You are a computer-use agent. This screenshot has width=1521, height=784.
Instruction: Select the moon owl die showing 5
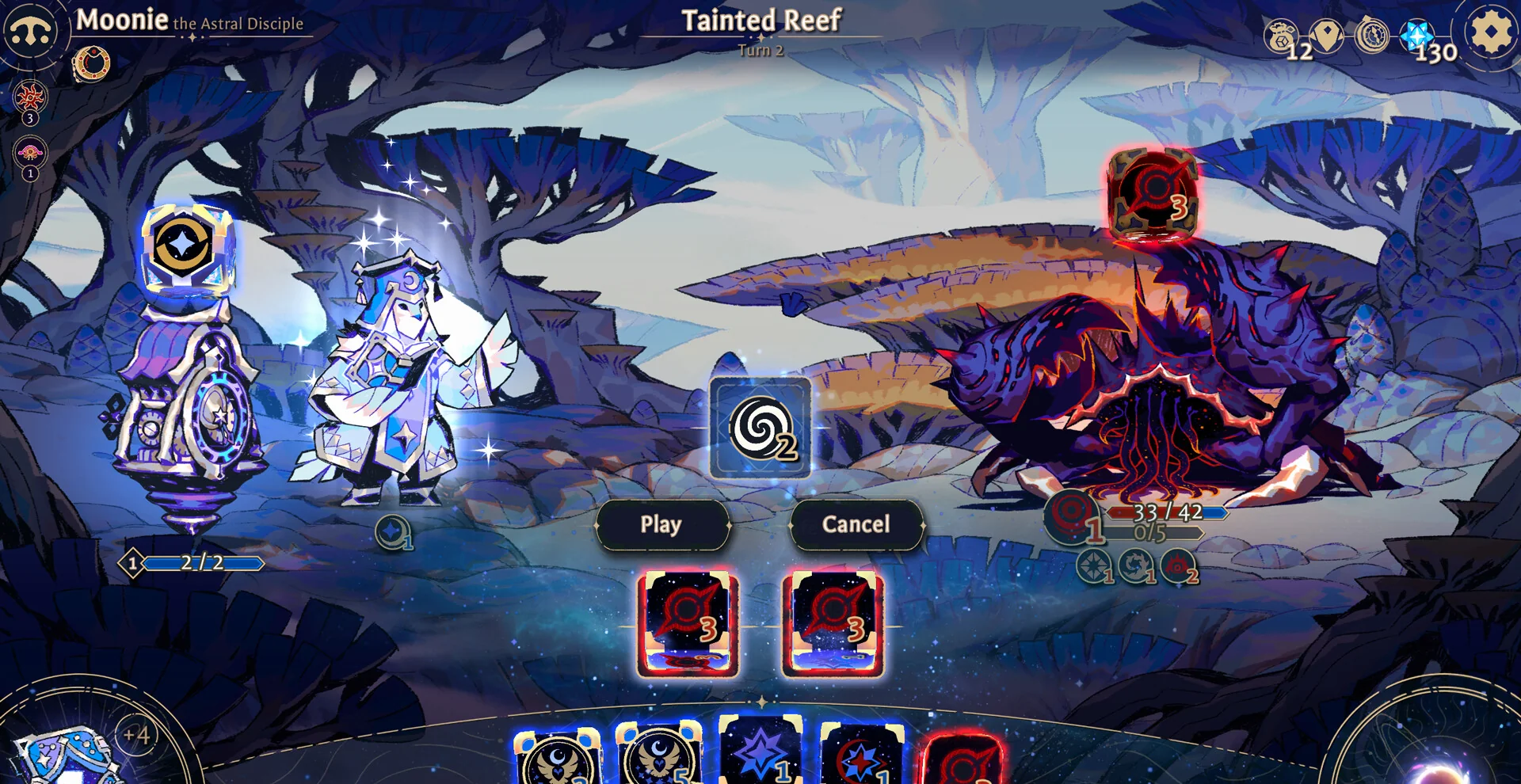658,756
